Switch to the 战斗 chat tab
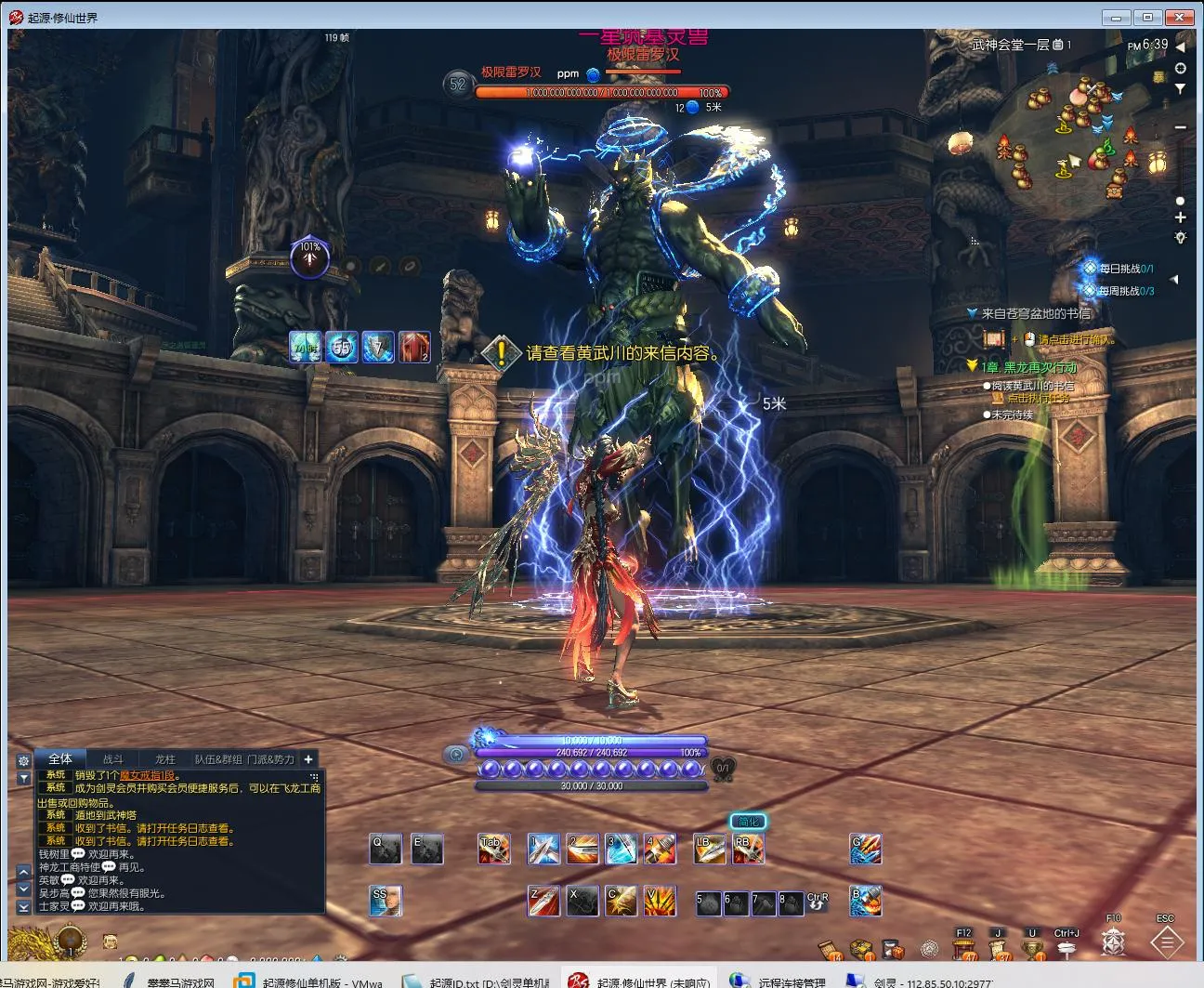Screen dimensions: 1204x988 112,758
